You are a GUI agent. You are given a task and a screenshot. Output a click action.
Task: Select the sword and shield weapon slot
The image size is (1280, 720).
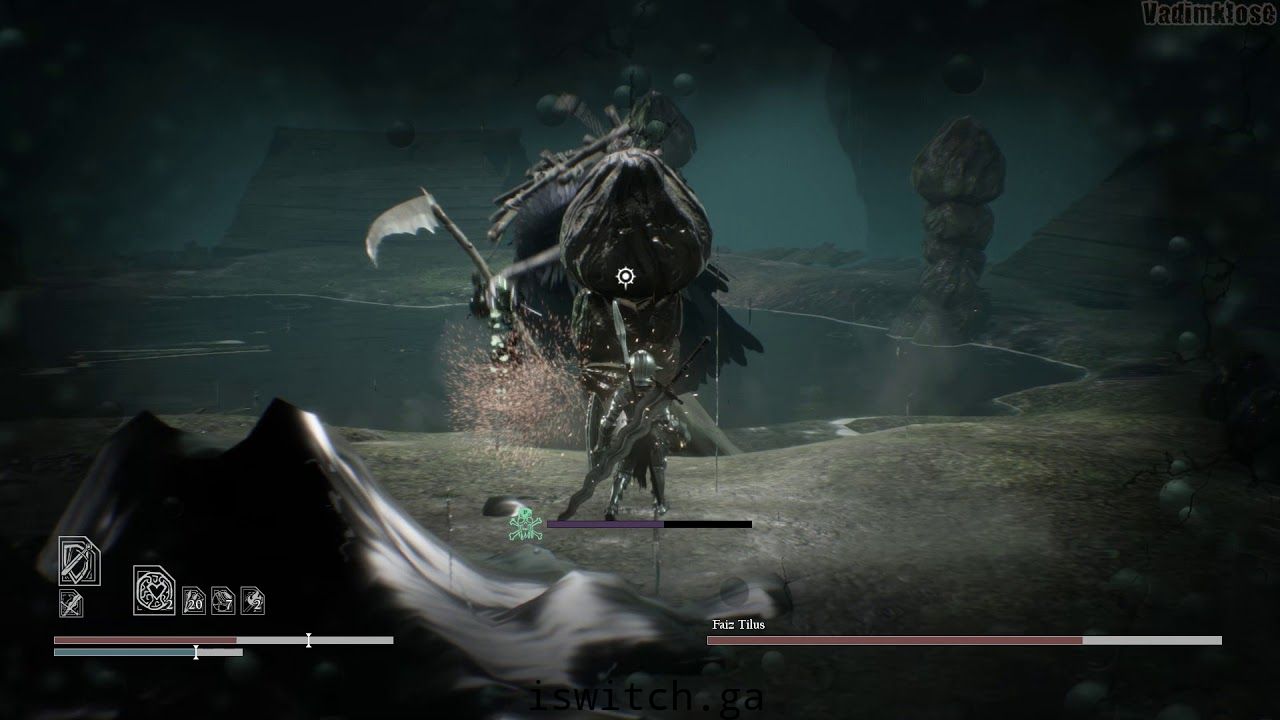[79, 561]
